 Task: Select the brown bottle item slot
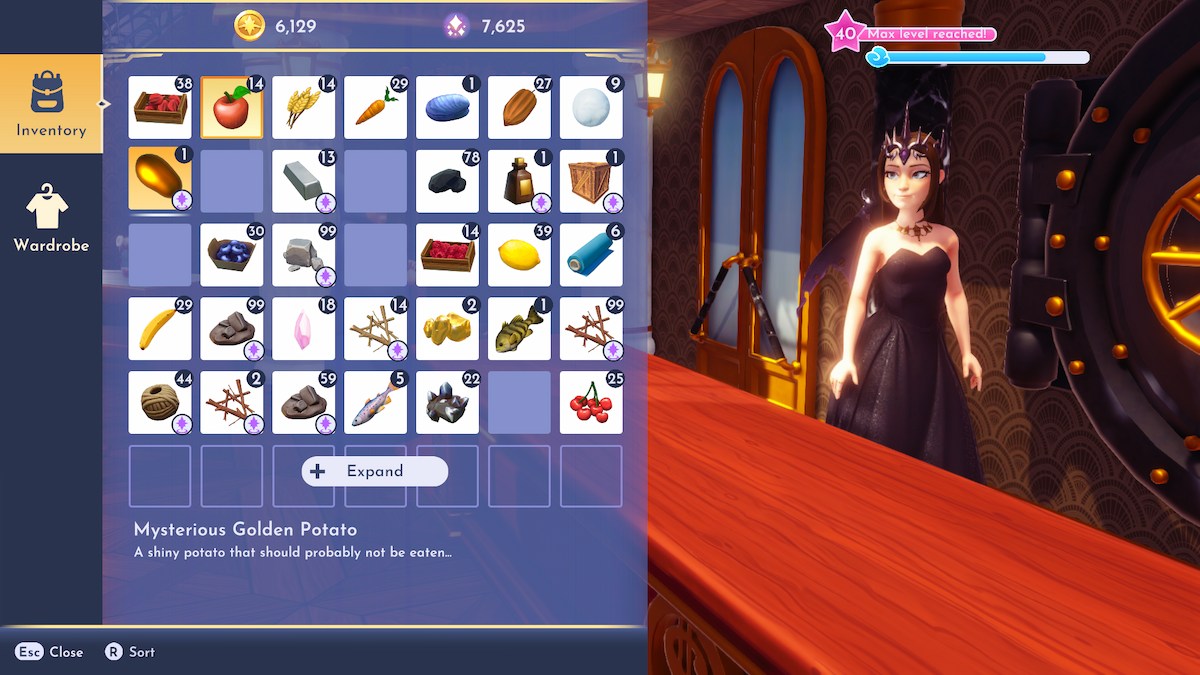[520, 180]
